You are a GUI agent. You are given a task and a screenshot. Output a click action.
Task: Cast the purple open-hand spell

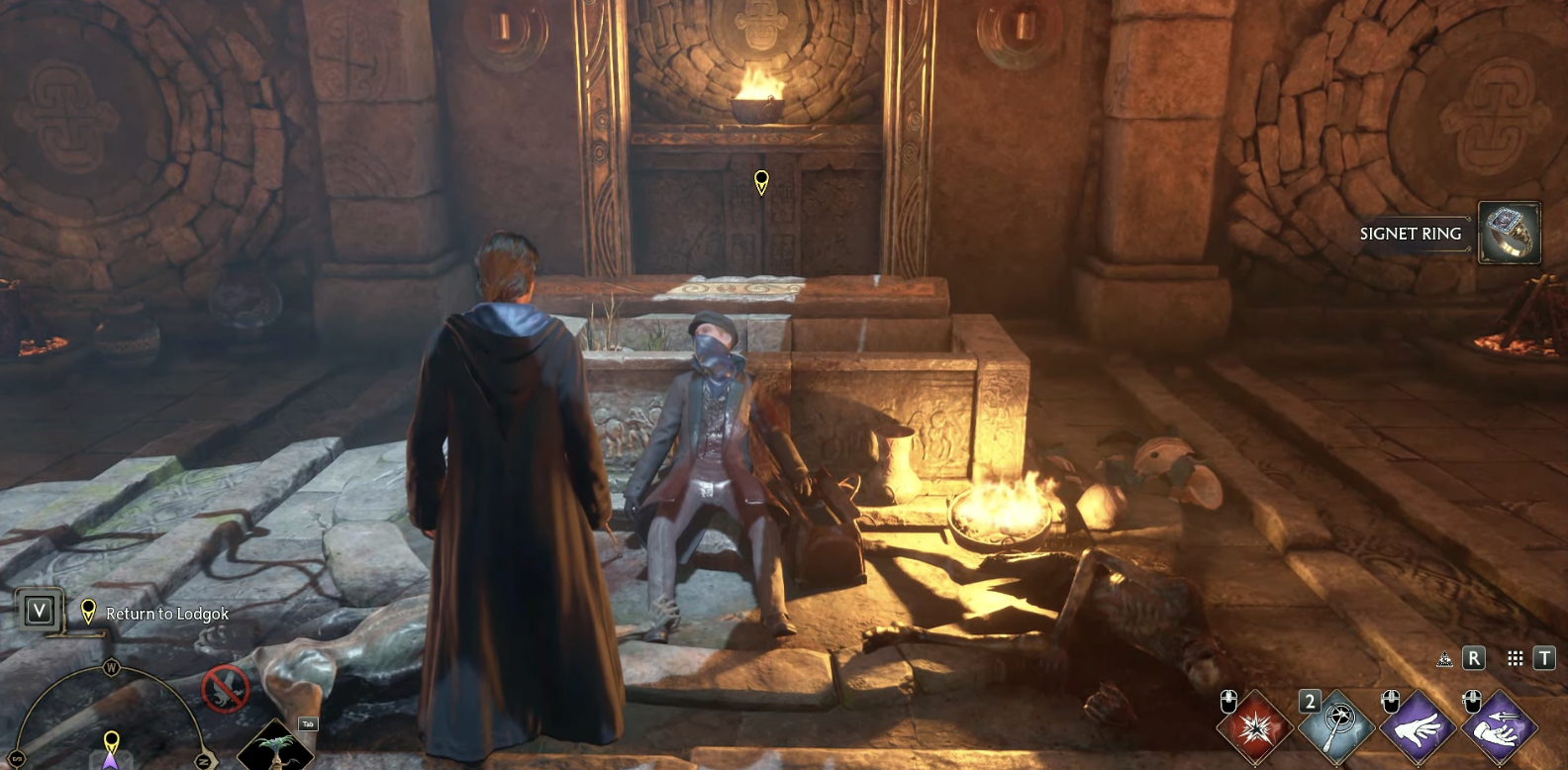click(x=1418, y=729)
